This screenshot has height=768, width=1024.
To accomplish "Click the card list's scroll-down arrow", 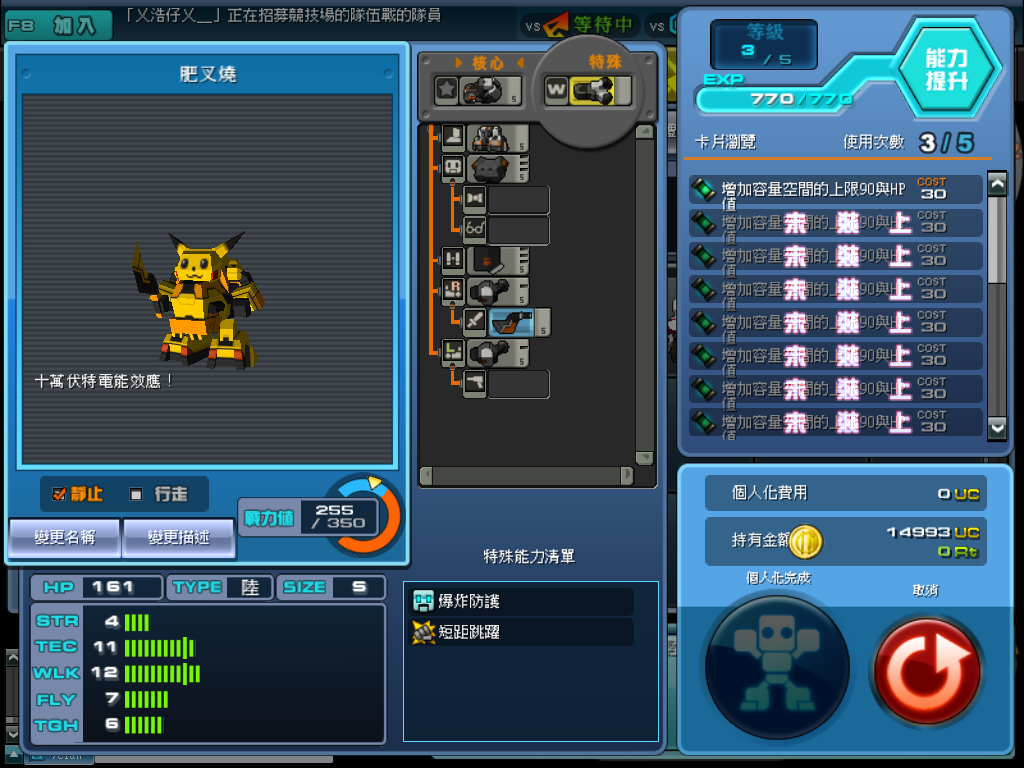I will click(x=996, y=427).
